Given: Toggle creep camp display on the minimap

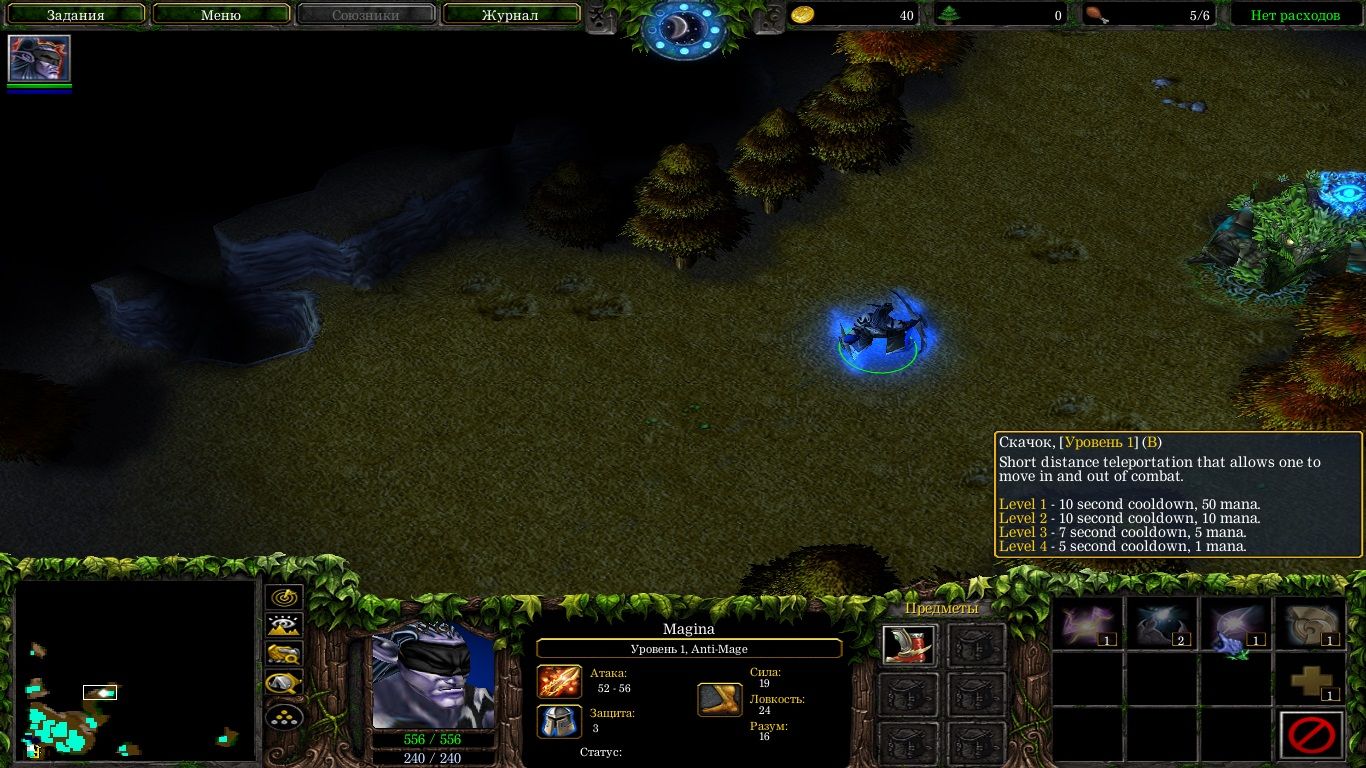Looking at the screenshot, I should pos(285,685).
